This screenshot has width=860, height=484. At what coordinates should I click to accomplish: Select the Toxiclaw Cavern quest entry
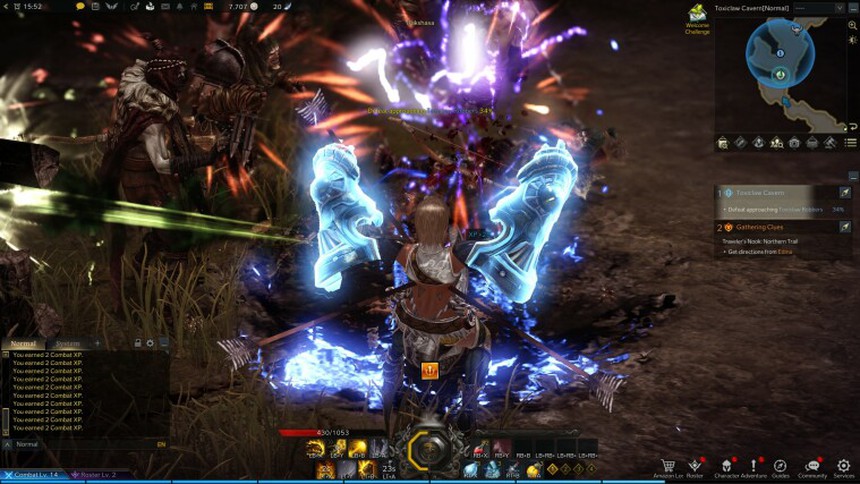tap(770, 192)
